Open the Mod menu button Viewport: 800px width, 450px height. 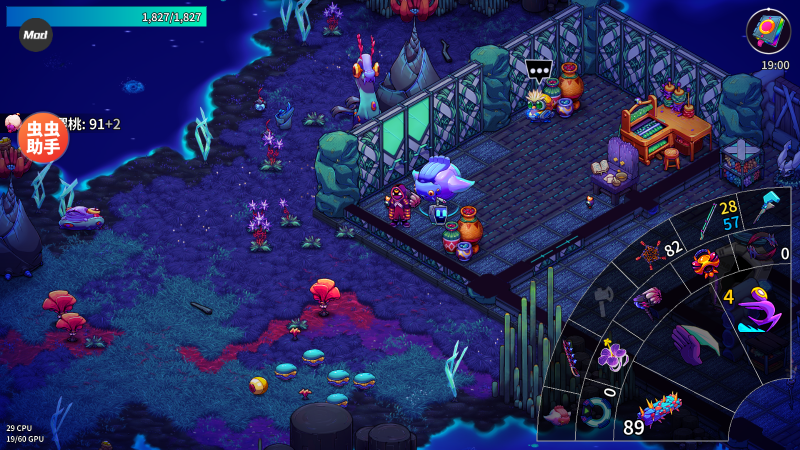tap(36, 35)
